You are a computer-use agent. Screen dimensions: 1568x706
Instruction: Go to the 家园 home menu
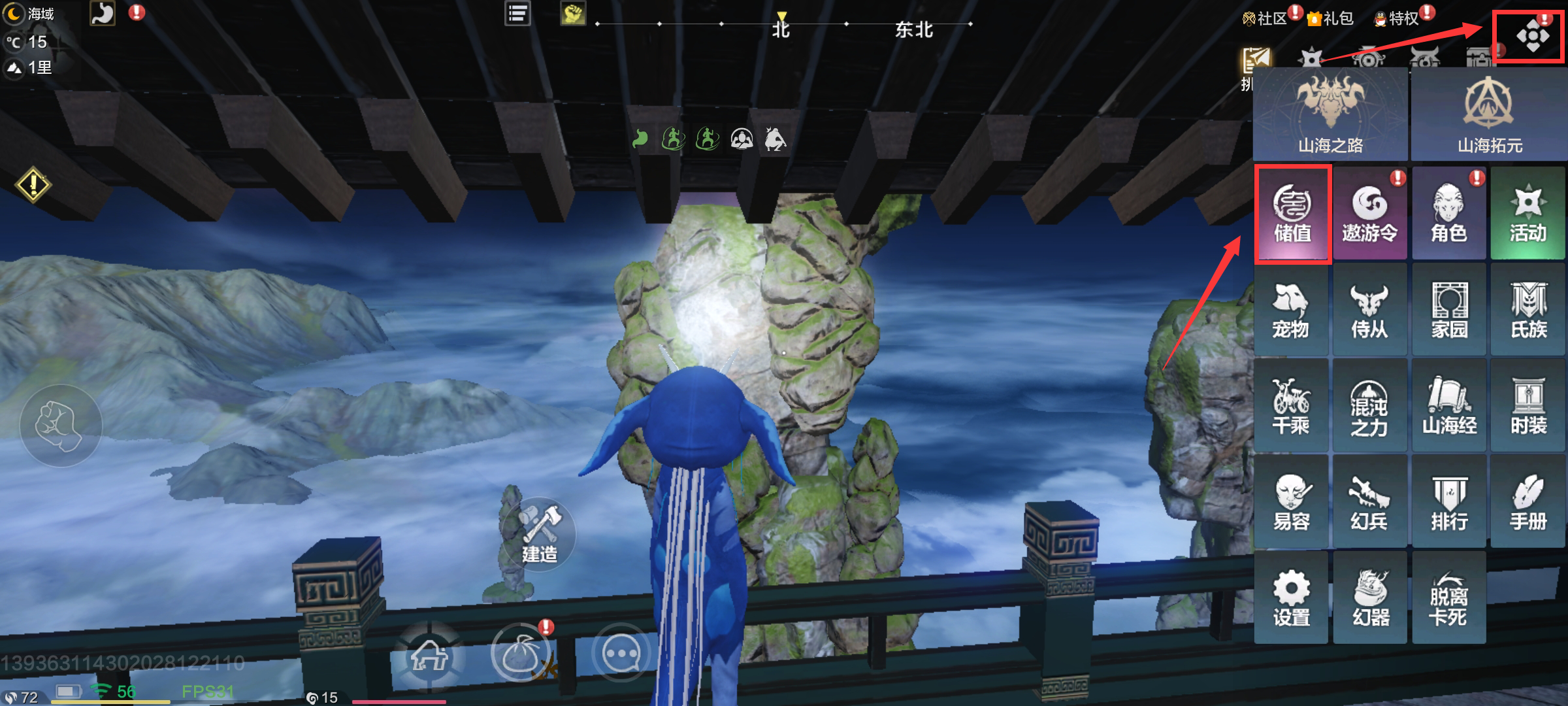(x=1449, y=311)
